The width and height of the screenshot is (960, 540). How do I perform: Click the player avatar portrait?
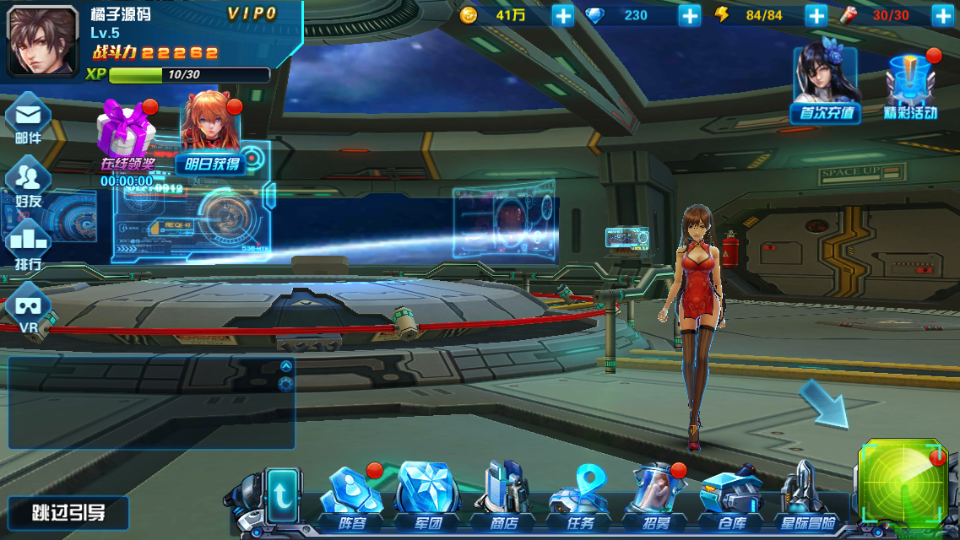(x=43, y=41)
